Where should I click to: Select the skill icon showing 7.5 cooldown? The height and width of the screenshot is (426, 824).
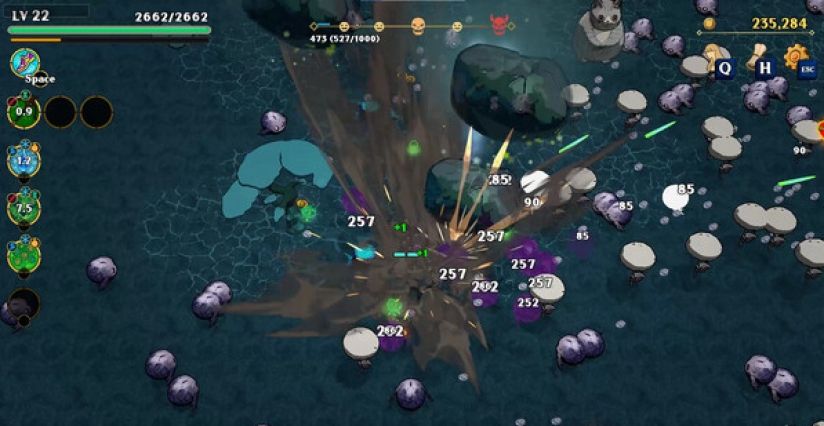pos(23,207)
